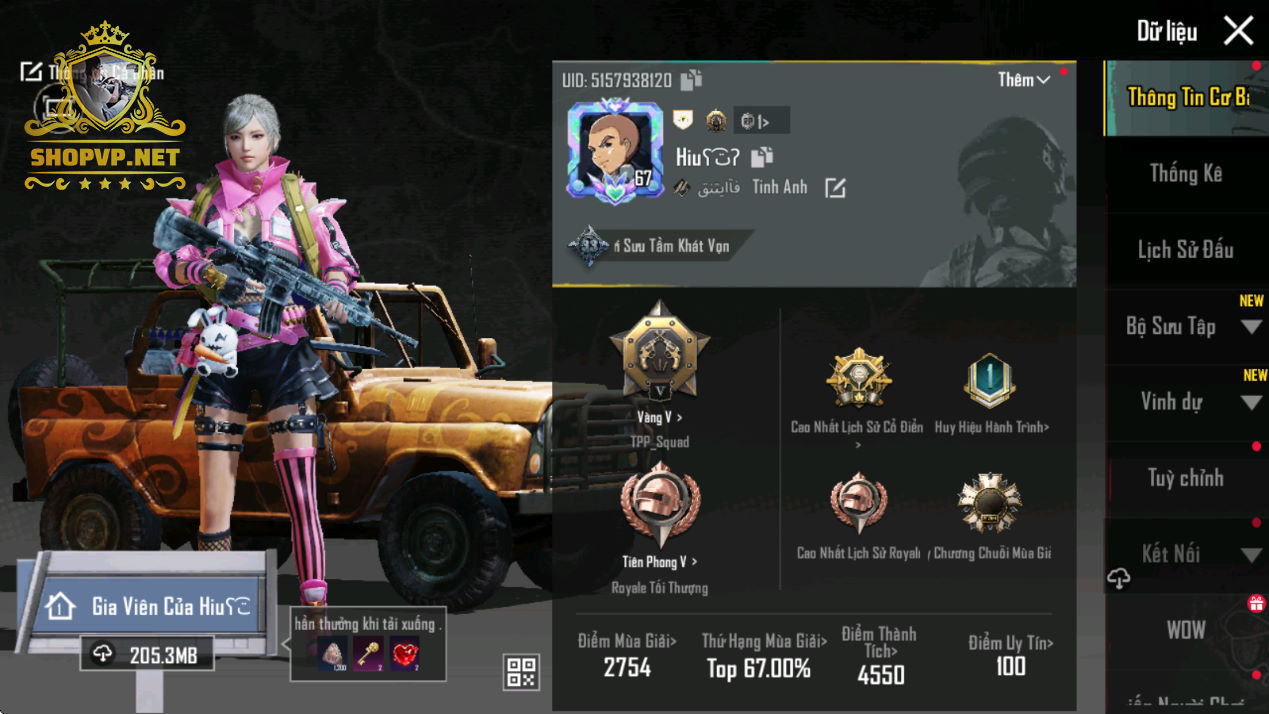This screenshot has height=714, width=1269.
Task: Expand the Bộ Sưu Tập section
Action: 1250,327
